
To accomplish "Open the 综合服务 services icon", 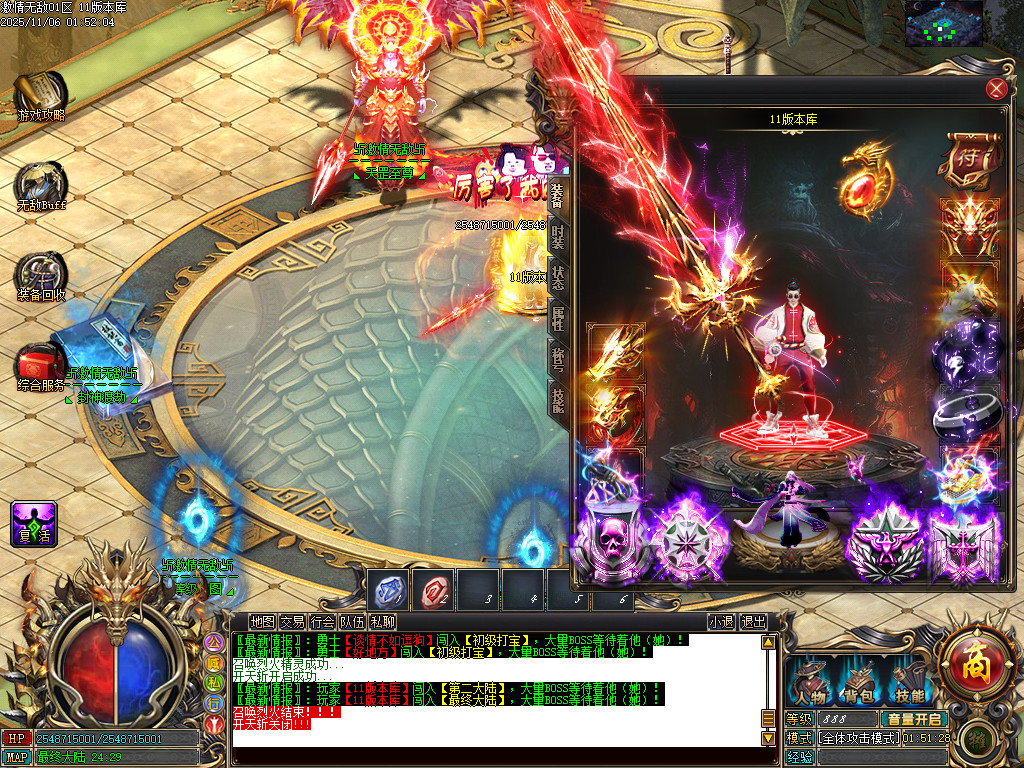I will [x=41, y=365].
